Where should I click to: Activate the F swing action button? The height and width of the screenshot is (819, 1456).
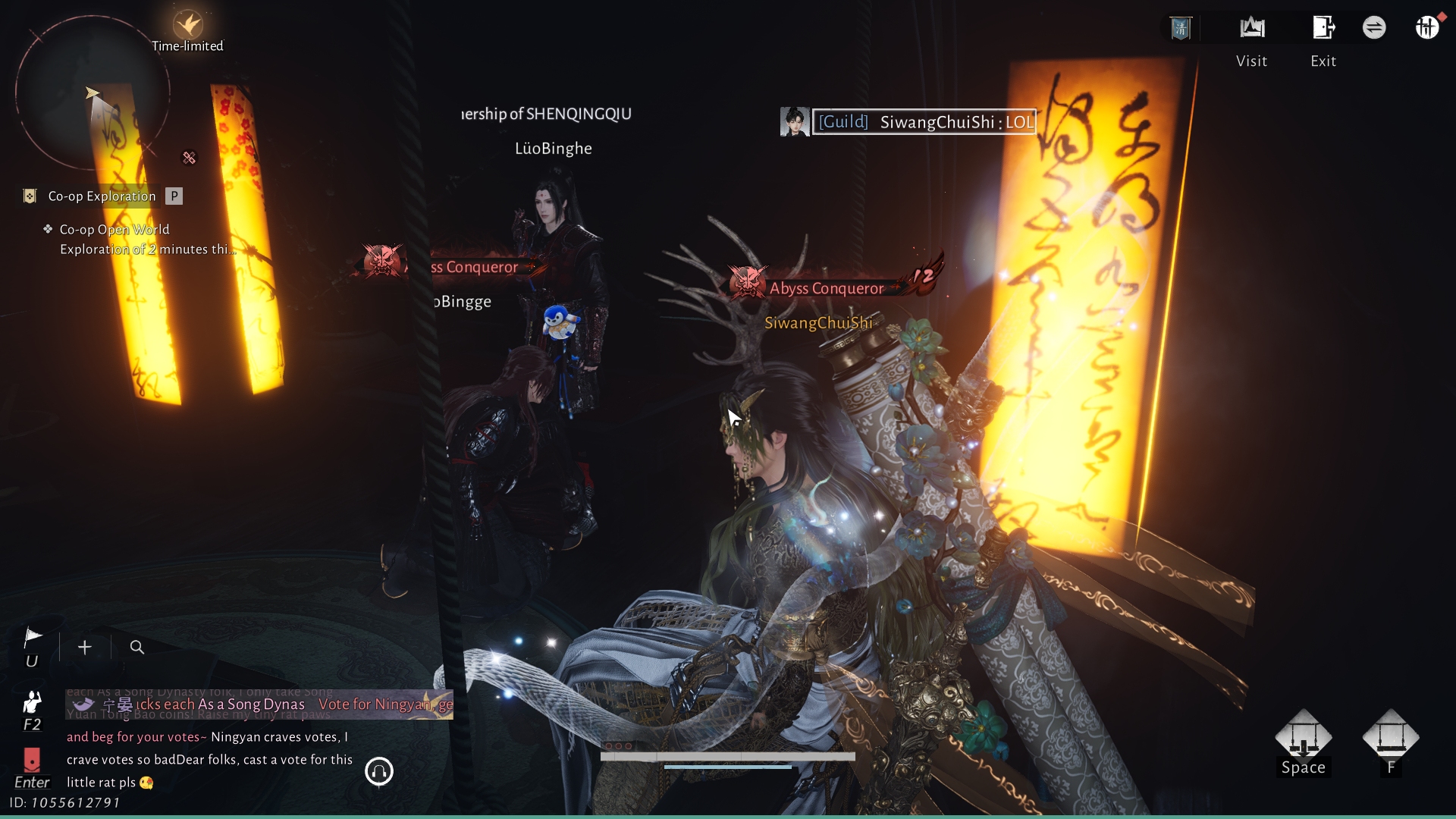click(x=1390, y=737)
